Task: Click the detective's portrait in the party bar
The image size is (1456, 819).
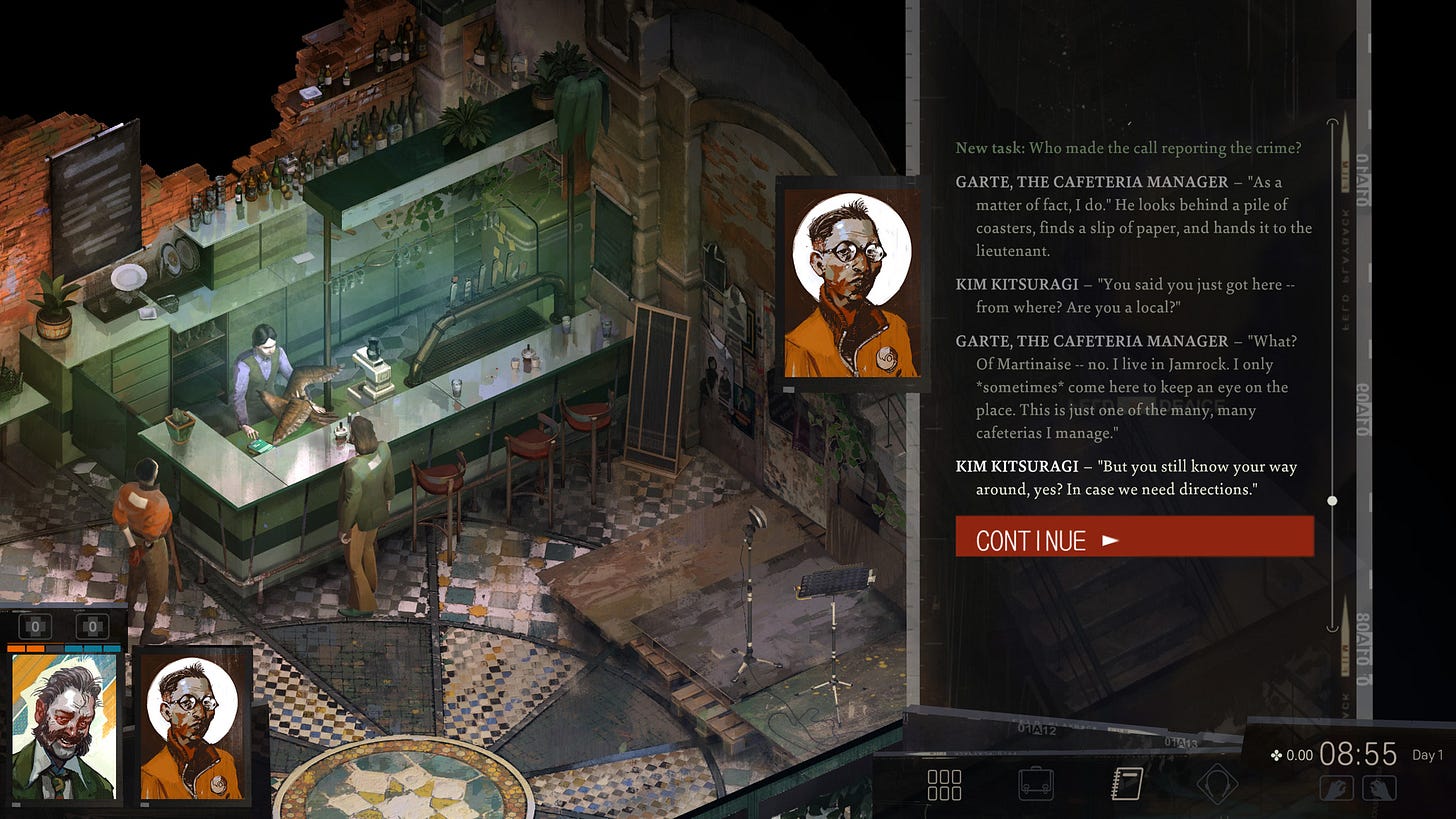Action: [63, 726]
